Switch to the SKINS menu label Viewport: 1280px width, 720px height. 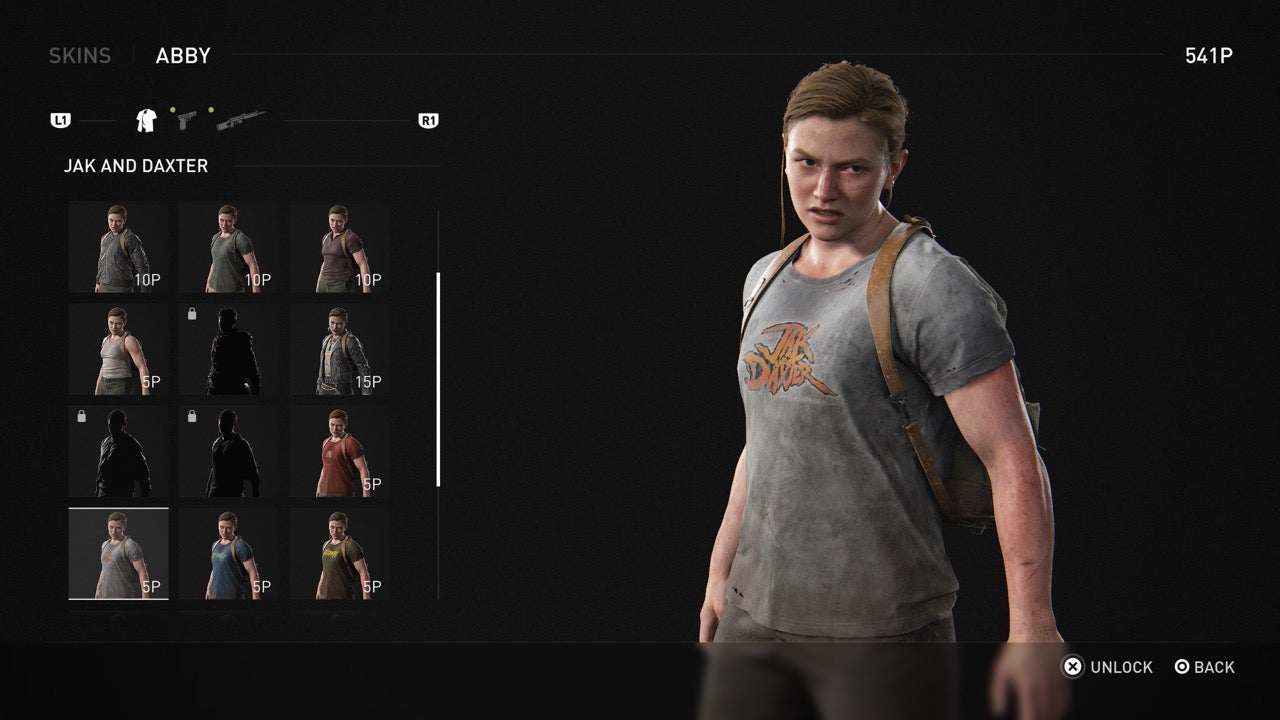point(81,55)
